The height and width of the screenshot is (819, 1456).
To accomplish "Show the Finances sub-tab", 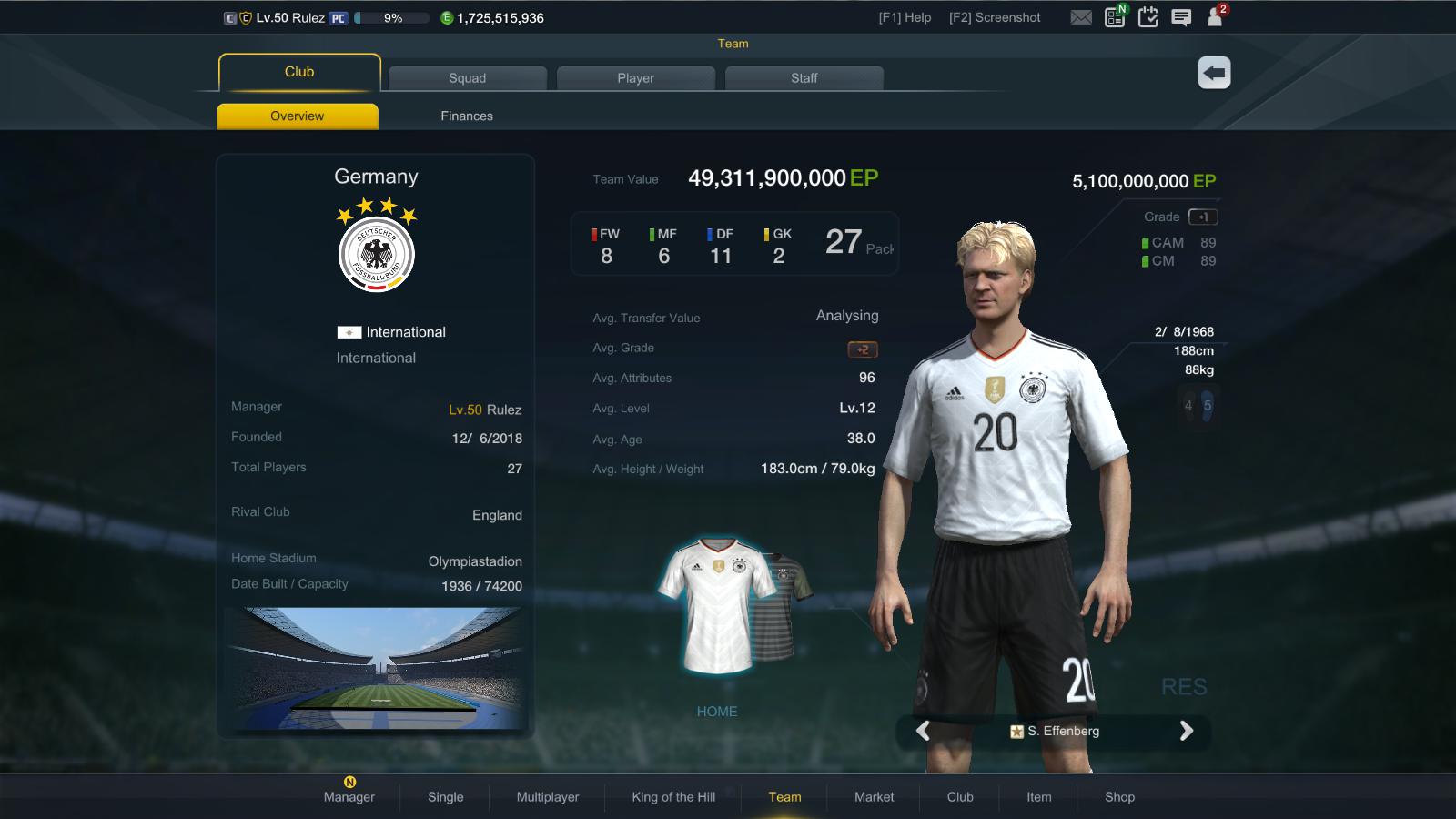I will [x=467, y=116].
